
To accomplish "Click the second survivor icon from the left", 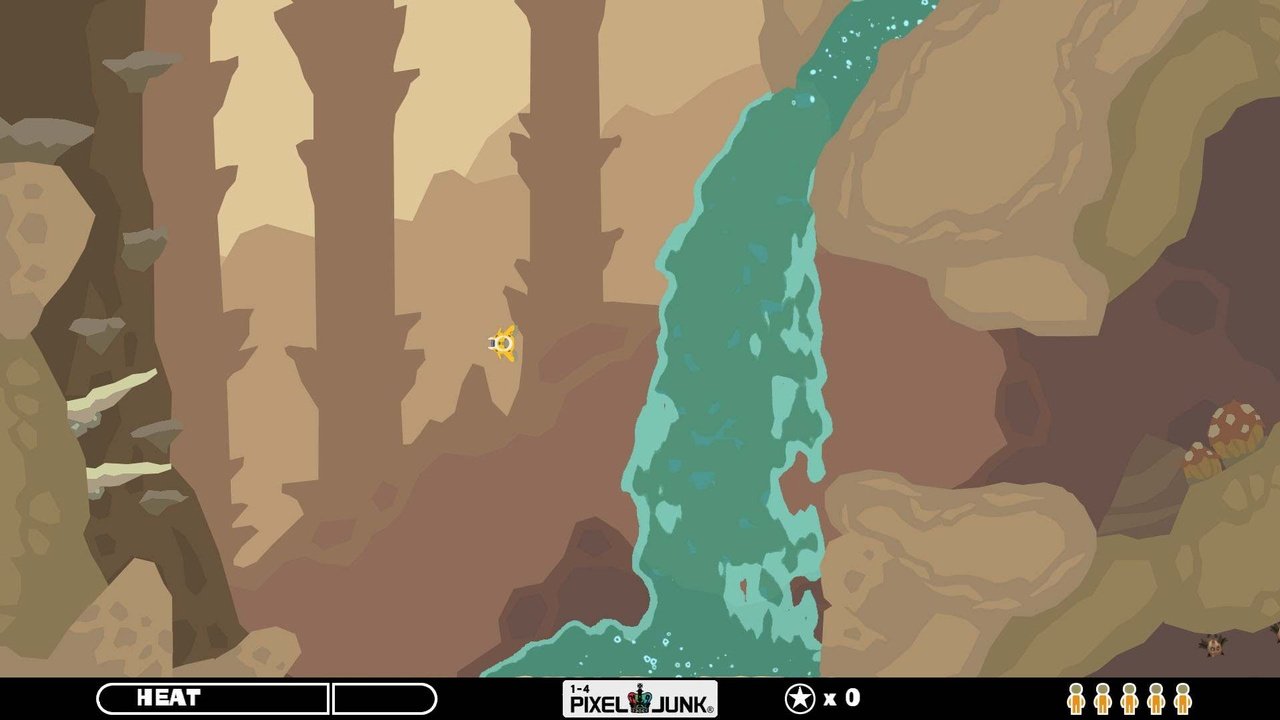I will (x=1102, y=700).
